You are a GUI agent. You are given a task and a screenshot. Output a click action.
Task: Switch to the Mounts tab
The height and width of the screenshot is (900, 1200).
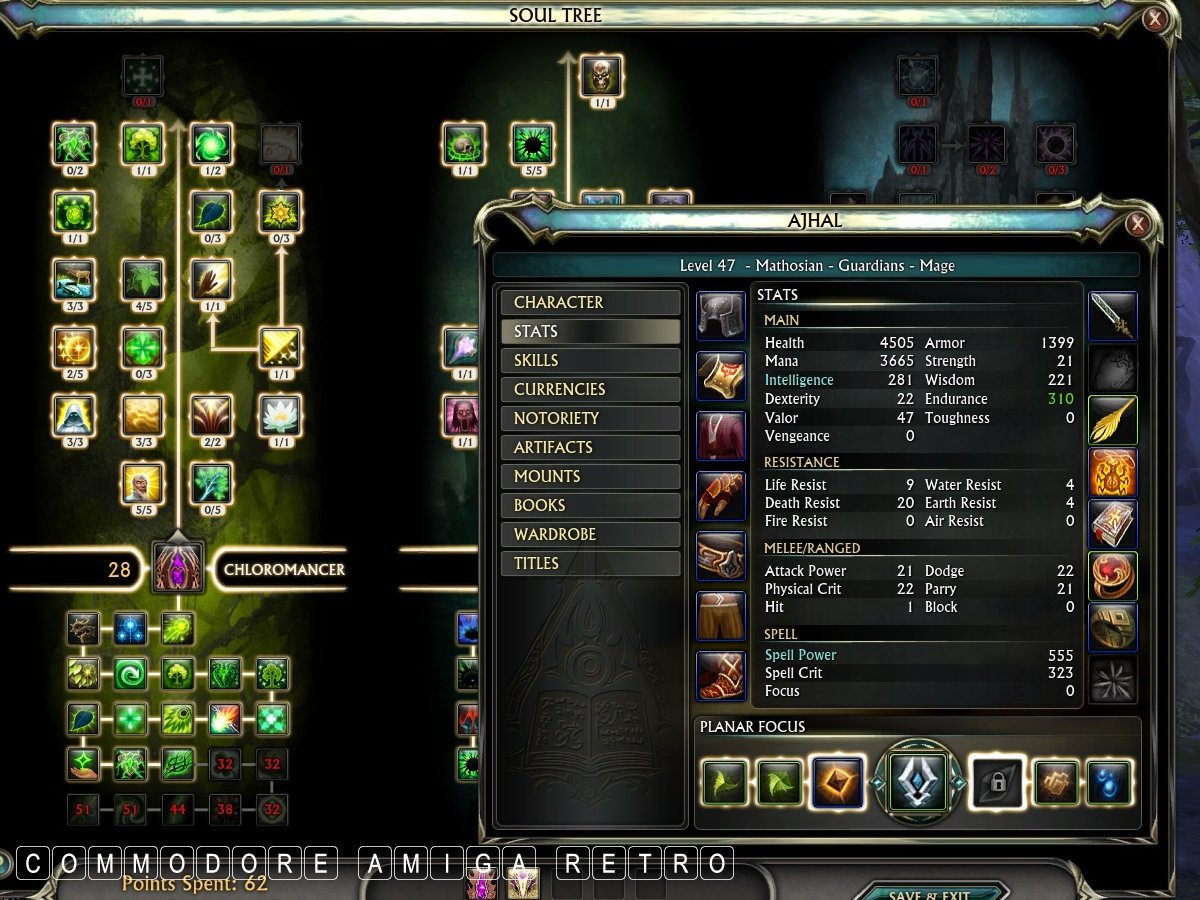[590, 476]
